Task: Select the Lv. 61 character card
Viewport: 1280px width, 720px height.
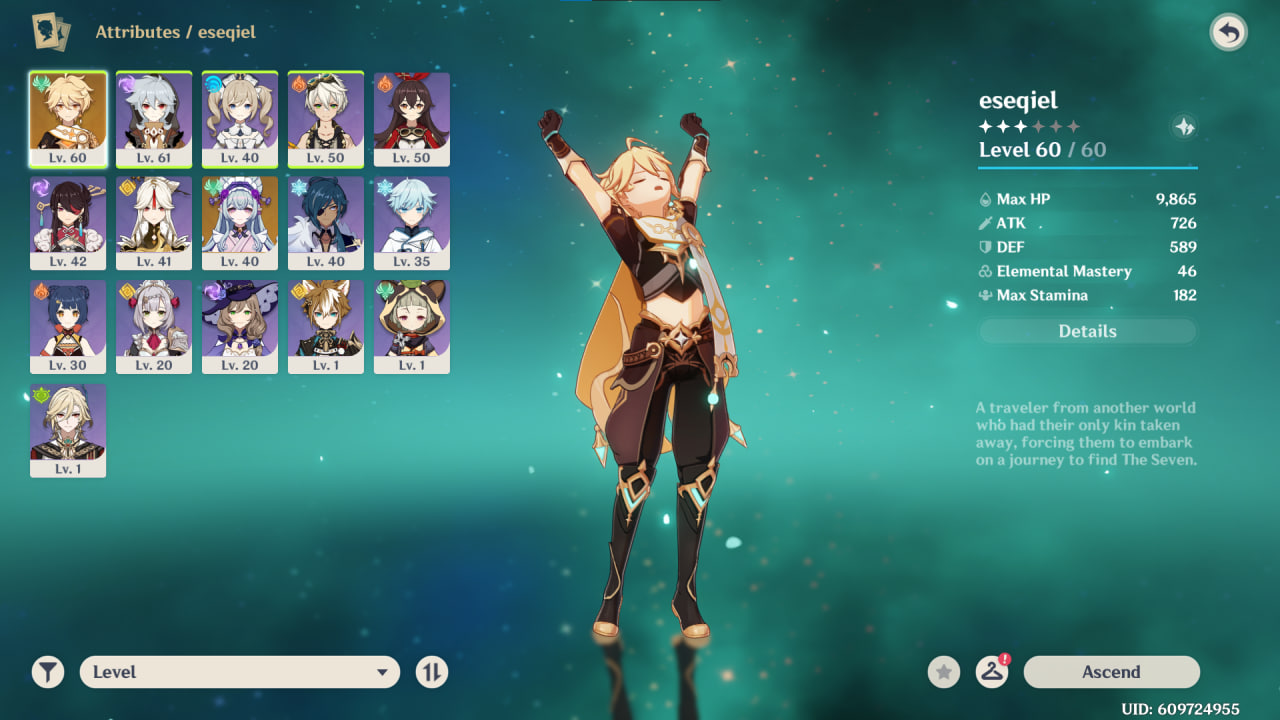Action: click(154, 119)
